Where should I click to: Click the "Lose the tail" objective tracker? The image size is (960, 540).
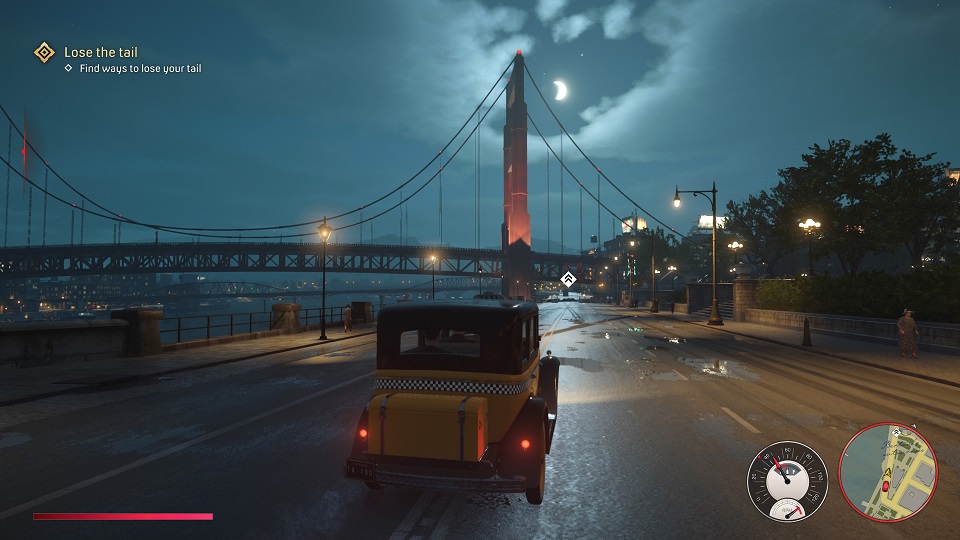pos(101,52)
